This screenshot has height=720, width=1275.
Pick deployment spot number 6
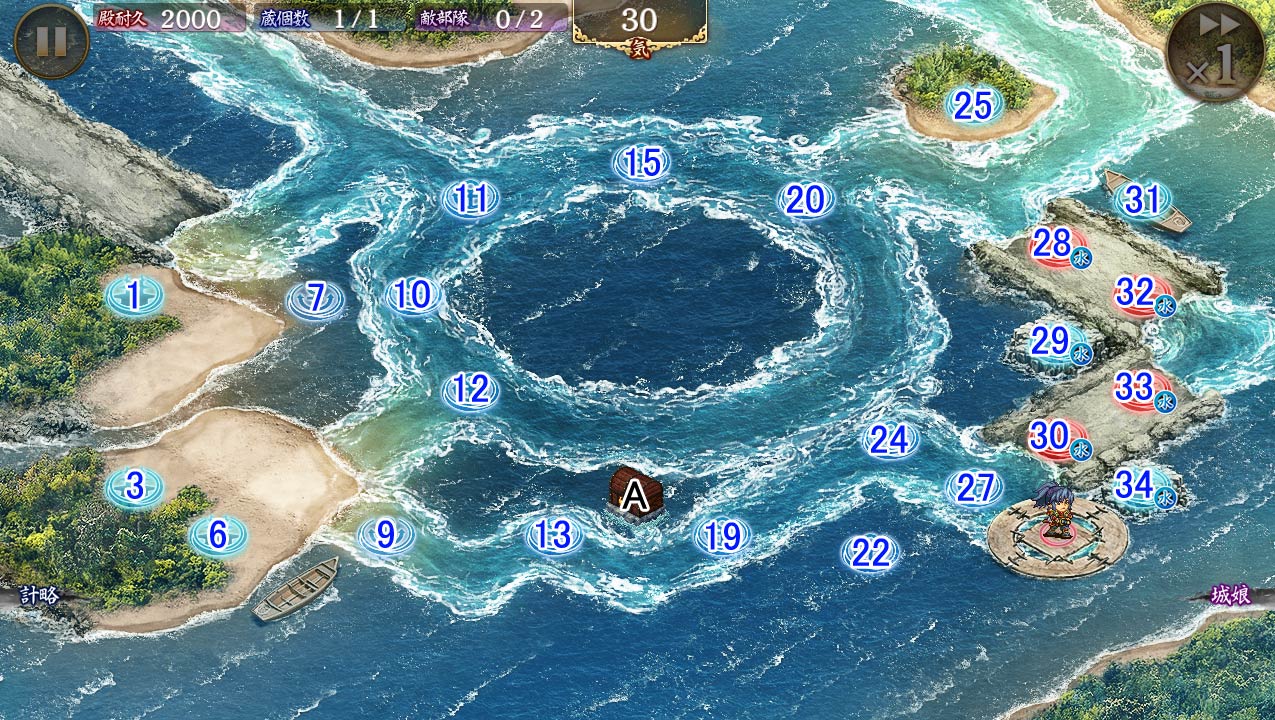(218, 536)
